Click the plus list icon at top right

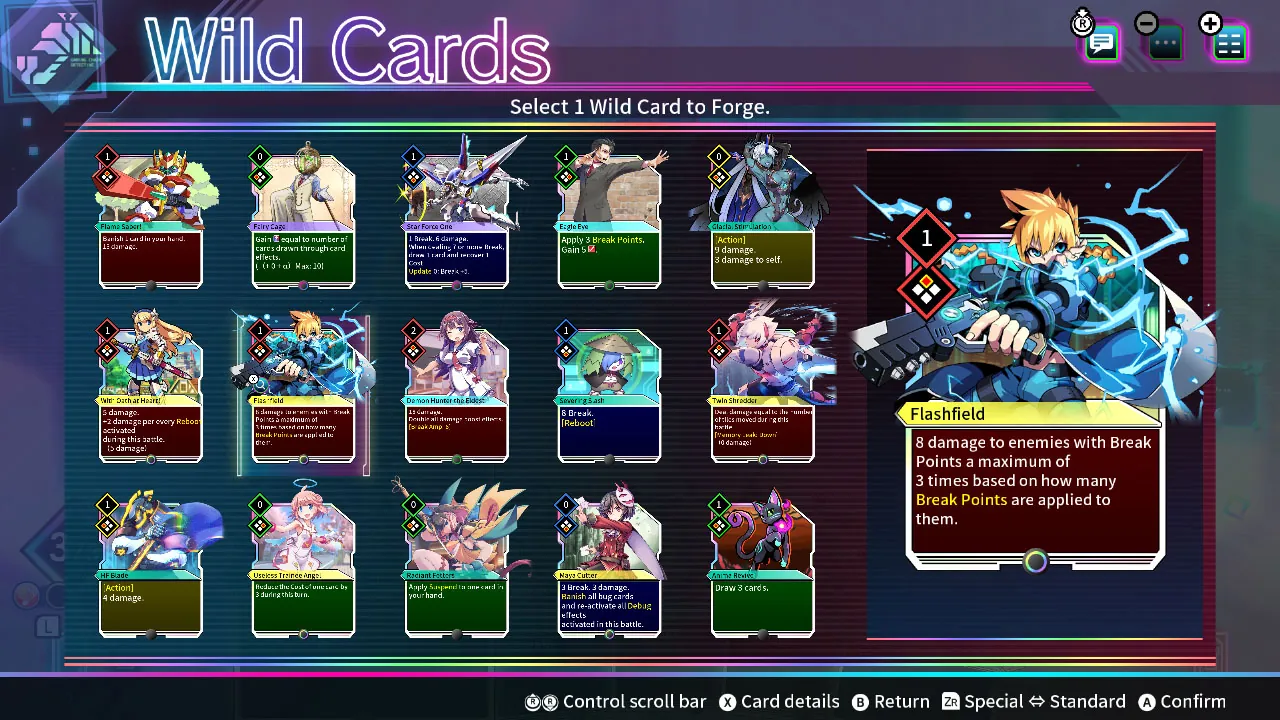[x=1229, y=40]
